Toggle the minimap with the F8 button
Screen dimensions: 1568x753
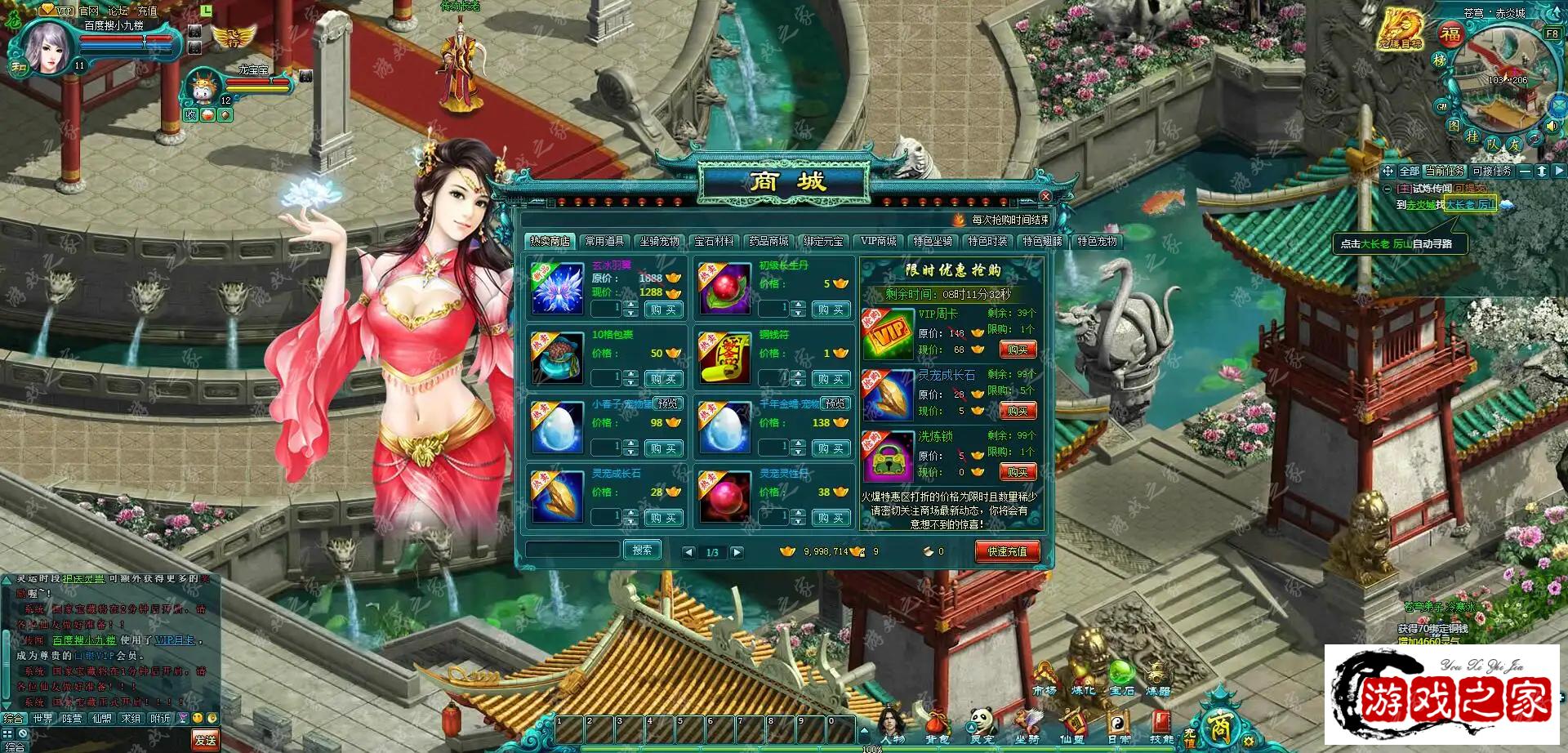pyautogui.click(x=1551, y=34)
